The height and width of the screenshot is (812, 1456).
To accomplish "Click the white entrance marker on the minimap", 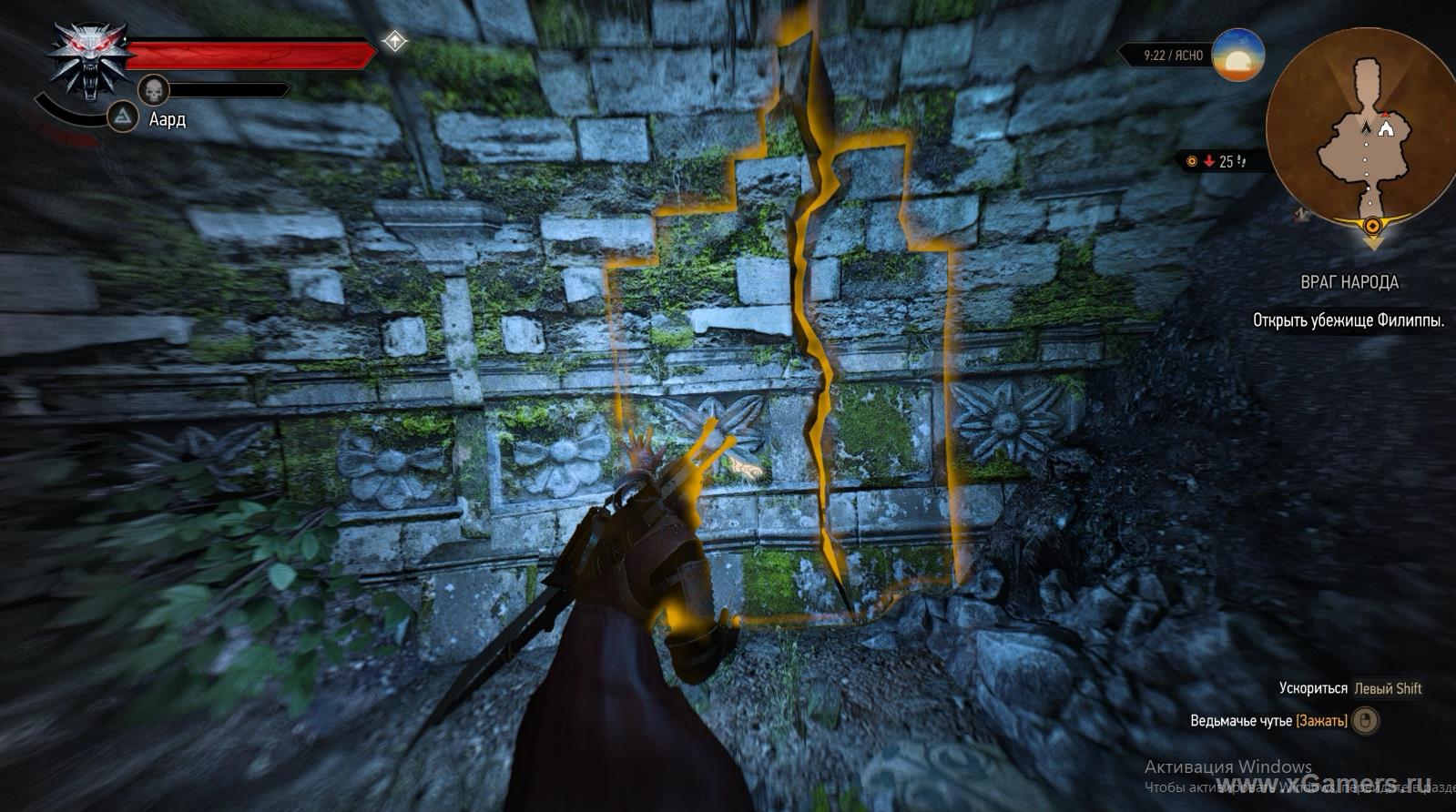I will [1386, 130].
